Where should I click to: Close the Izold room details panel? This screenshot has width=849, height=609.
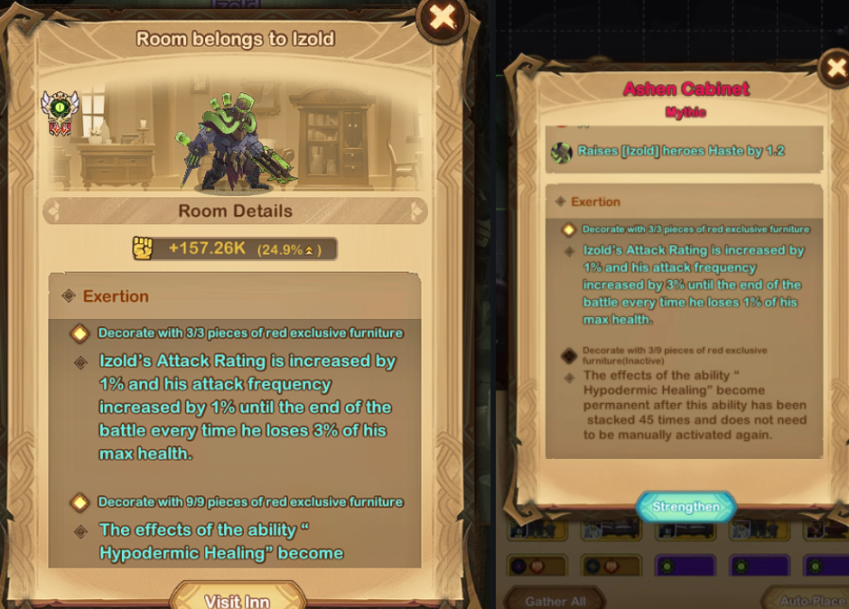pos(442,17)
